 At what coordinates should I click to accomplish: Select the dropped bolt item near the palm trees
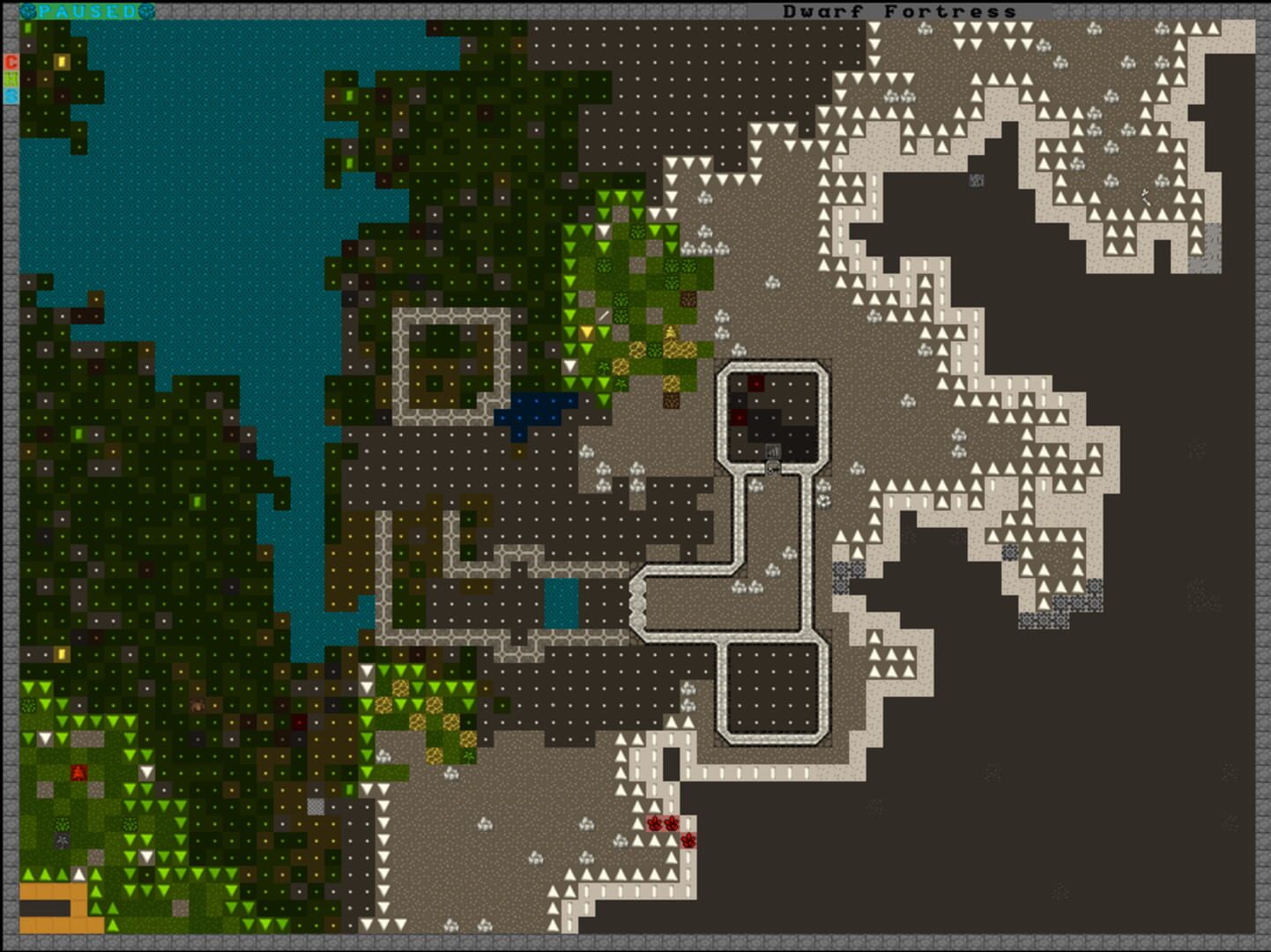click(x=604, y=316)
